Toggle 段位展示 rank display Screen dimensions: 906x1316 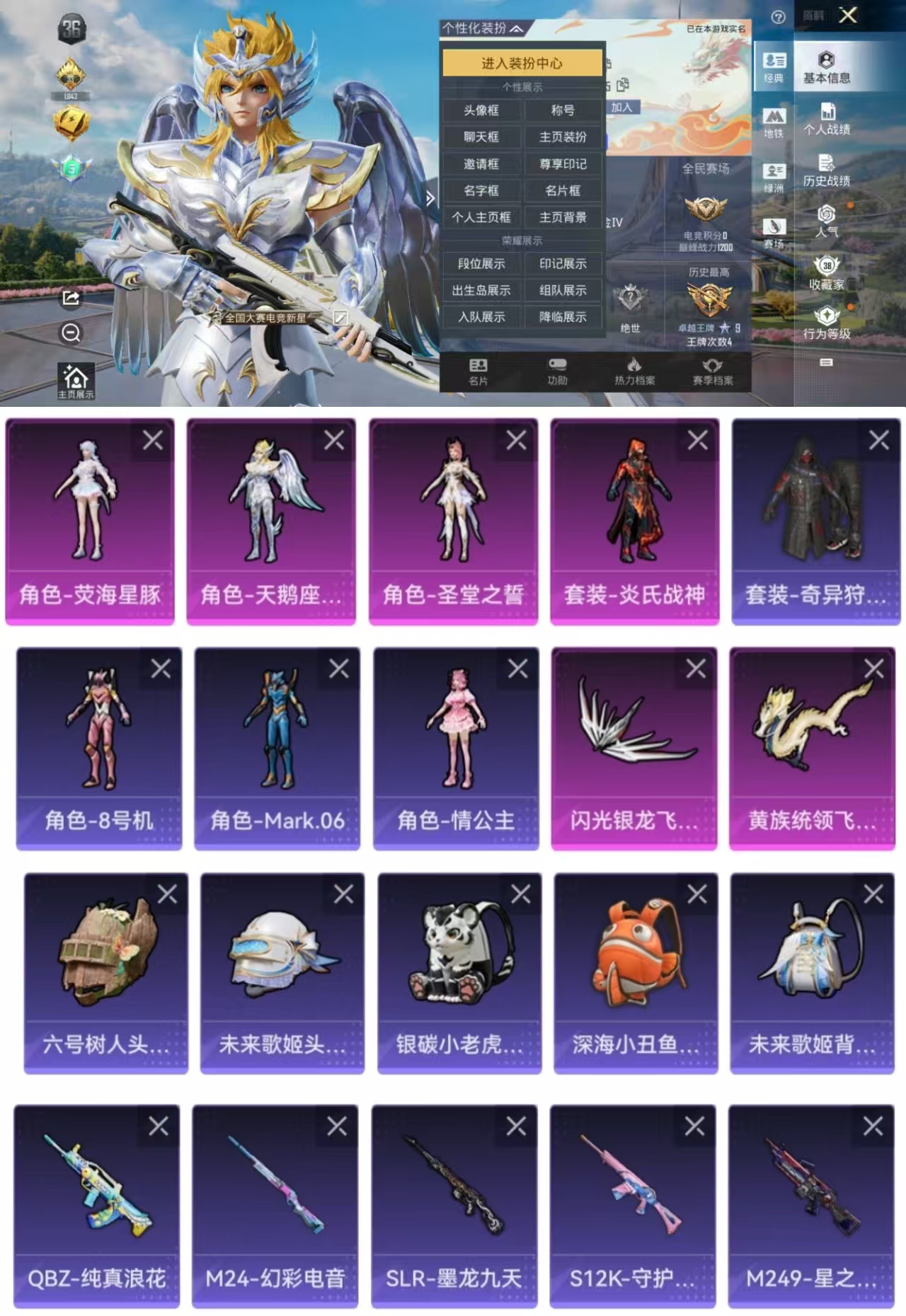(481, 264)
